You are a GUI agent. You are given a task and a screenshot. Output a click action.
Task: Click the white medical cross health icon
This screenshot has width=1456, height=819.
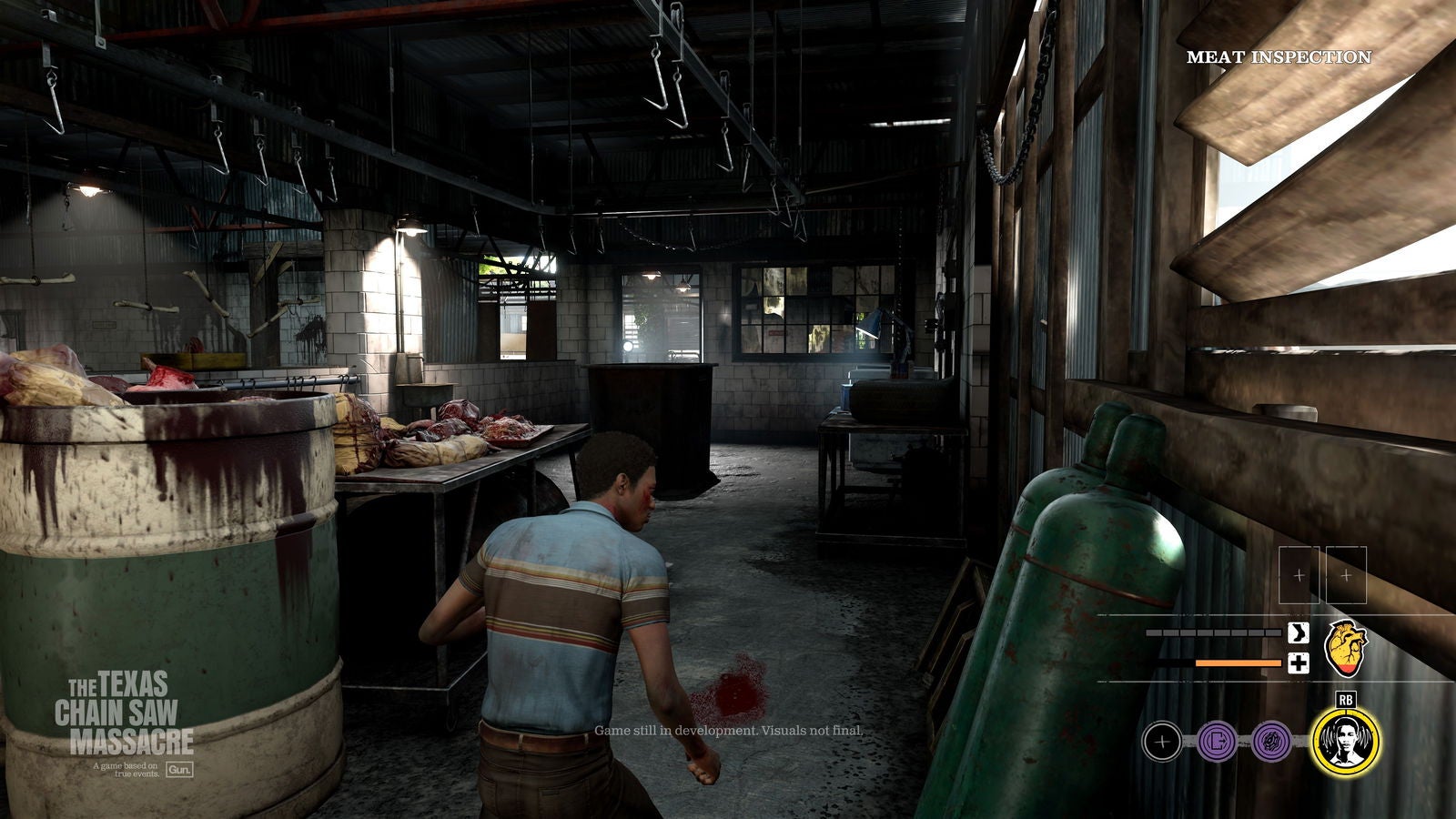click(x=1298, y=663)
